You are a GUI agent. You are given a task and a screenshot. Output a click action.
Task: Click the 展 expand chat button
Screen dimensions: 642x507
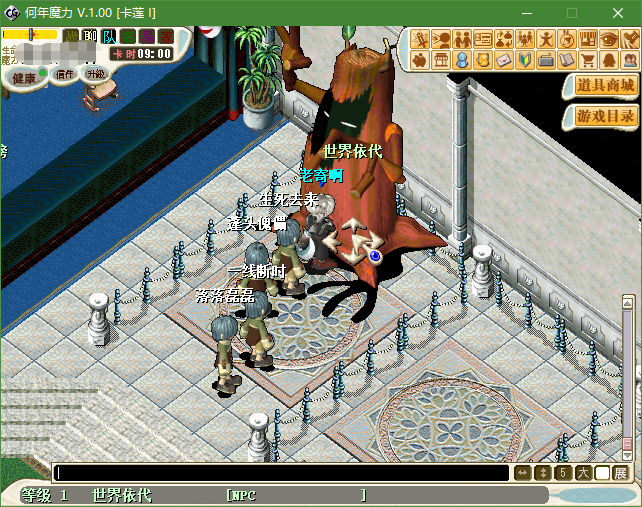tap(620, 473)
